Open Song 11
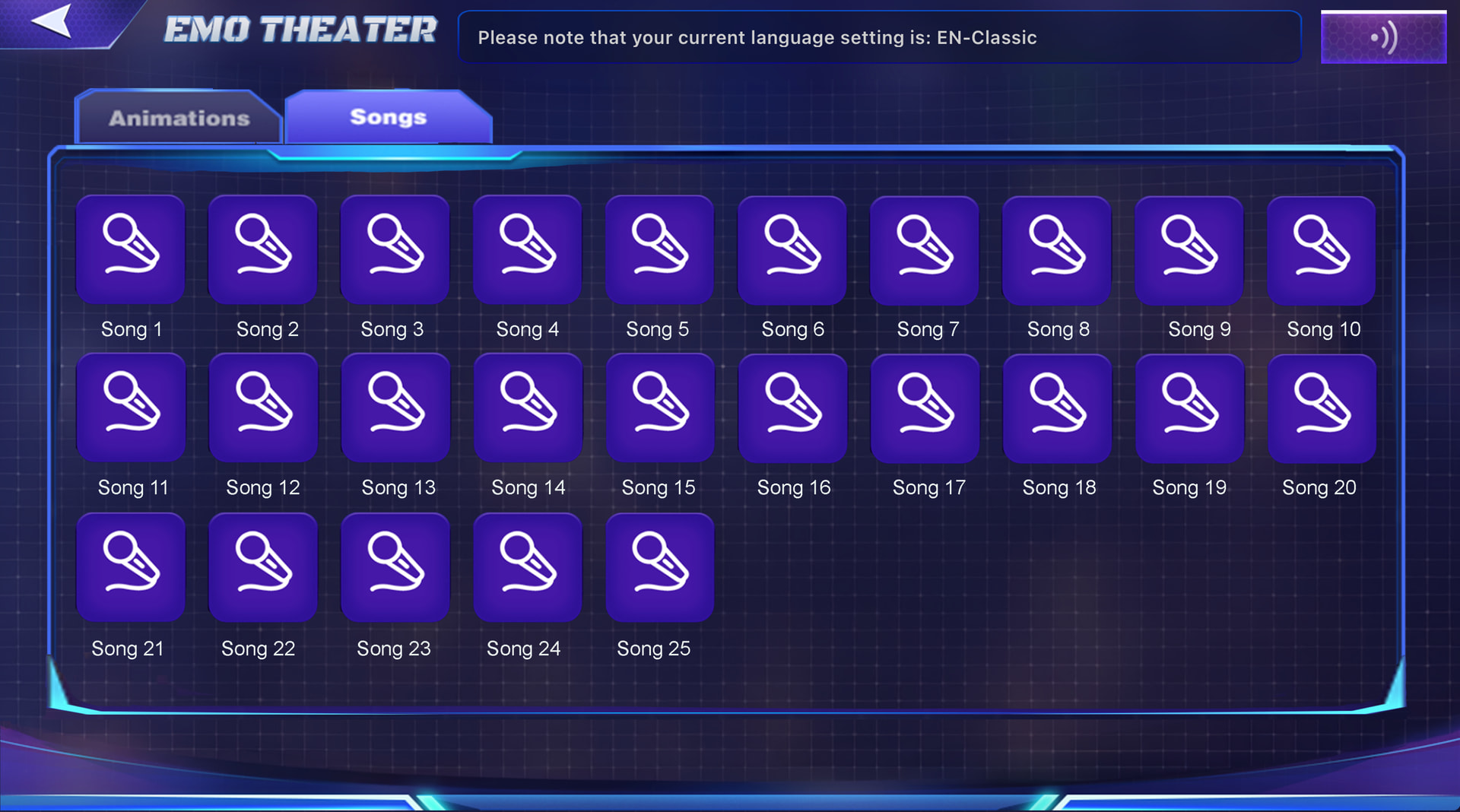This screenshot has height=812, width=1460. point(131,408)
